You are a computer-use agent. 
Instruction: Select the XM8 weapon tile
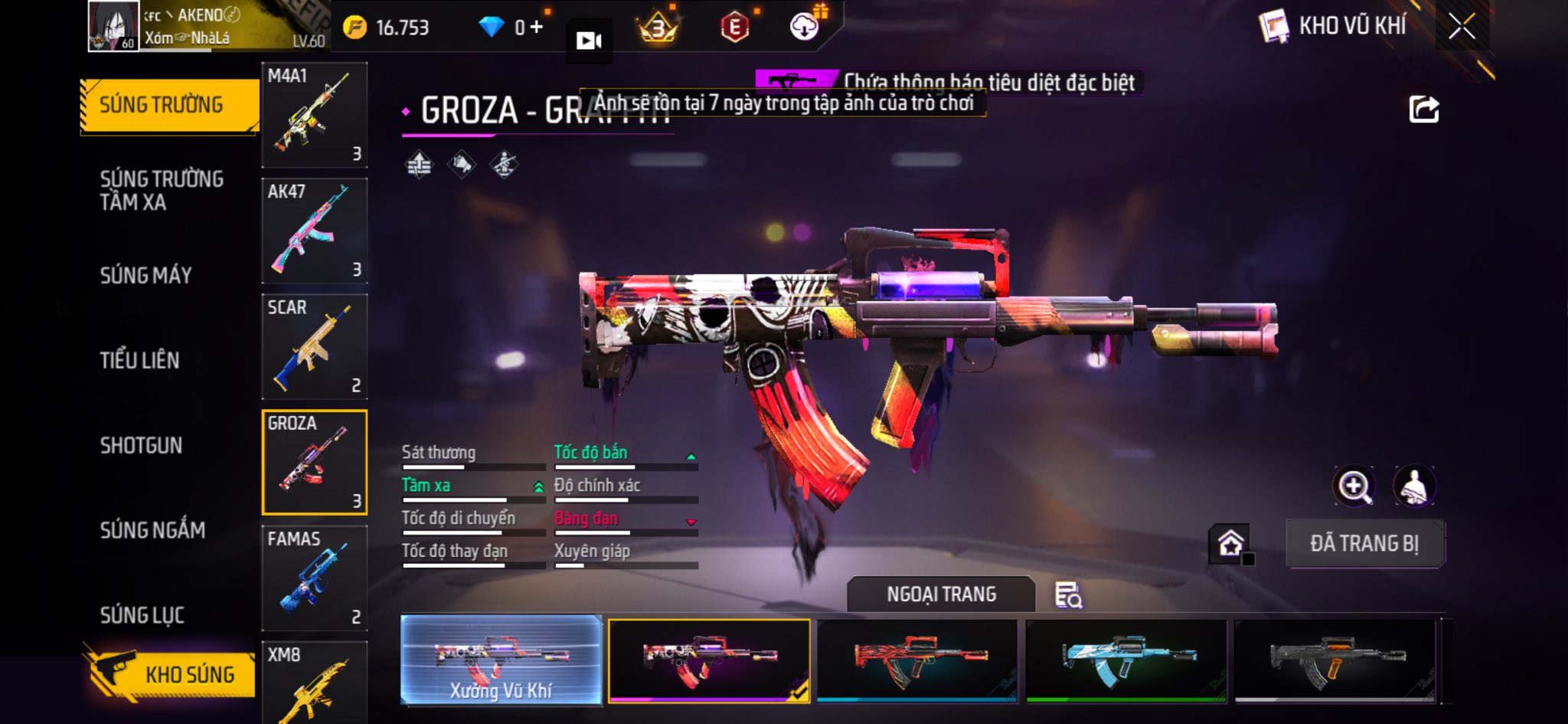314,683
